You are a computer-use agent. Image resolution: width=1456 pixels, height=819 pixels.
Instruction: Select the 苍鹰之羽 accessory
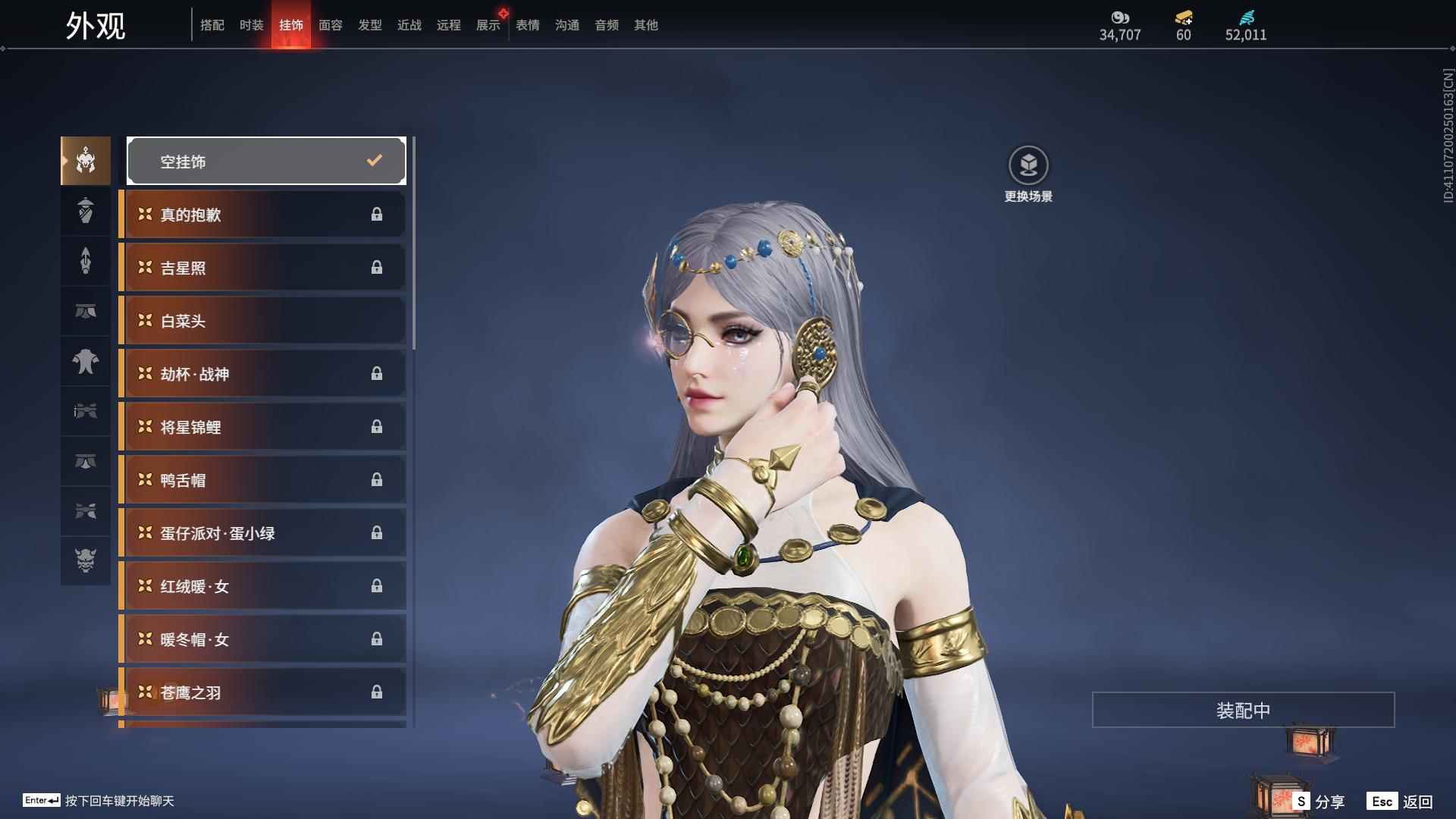click(263, 692)
